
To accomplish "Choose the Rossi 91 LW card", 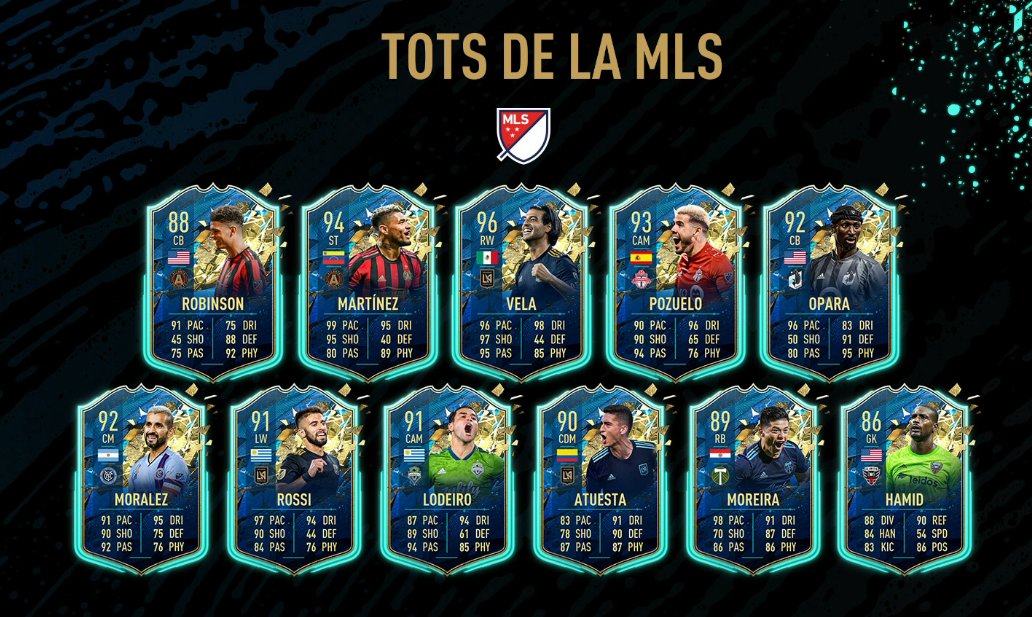I will coord(290,480).
